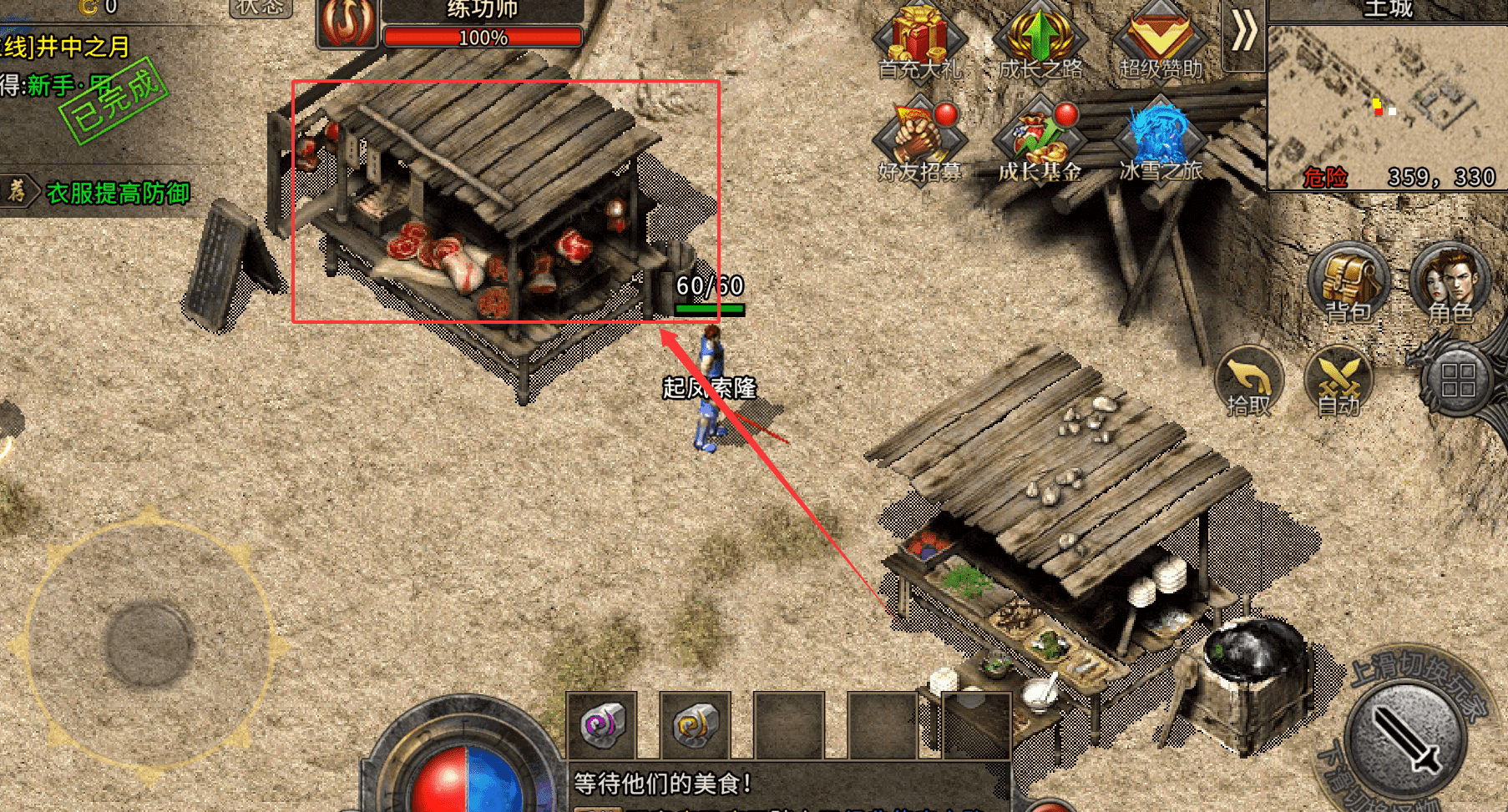Open the 超级赞助 sponsor icon
The image size is (1508, 812).
[x=1160, y=40]
